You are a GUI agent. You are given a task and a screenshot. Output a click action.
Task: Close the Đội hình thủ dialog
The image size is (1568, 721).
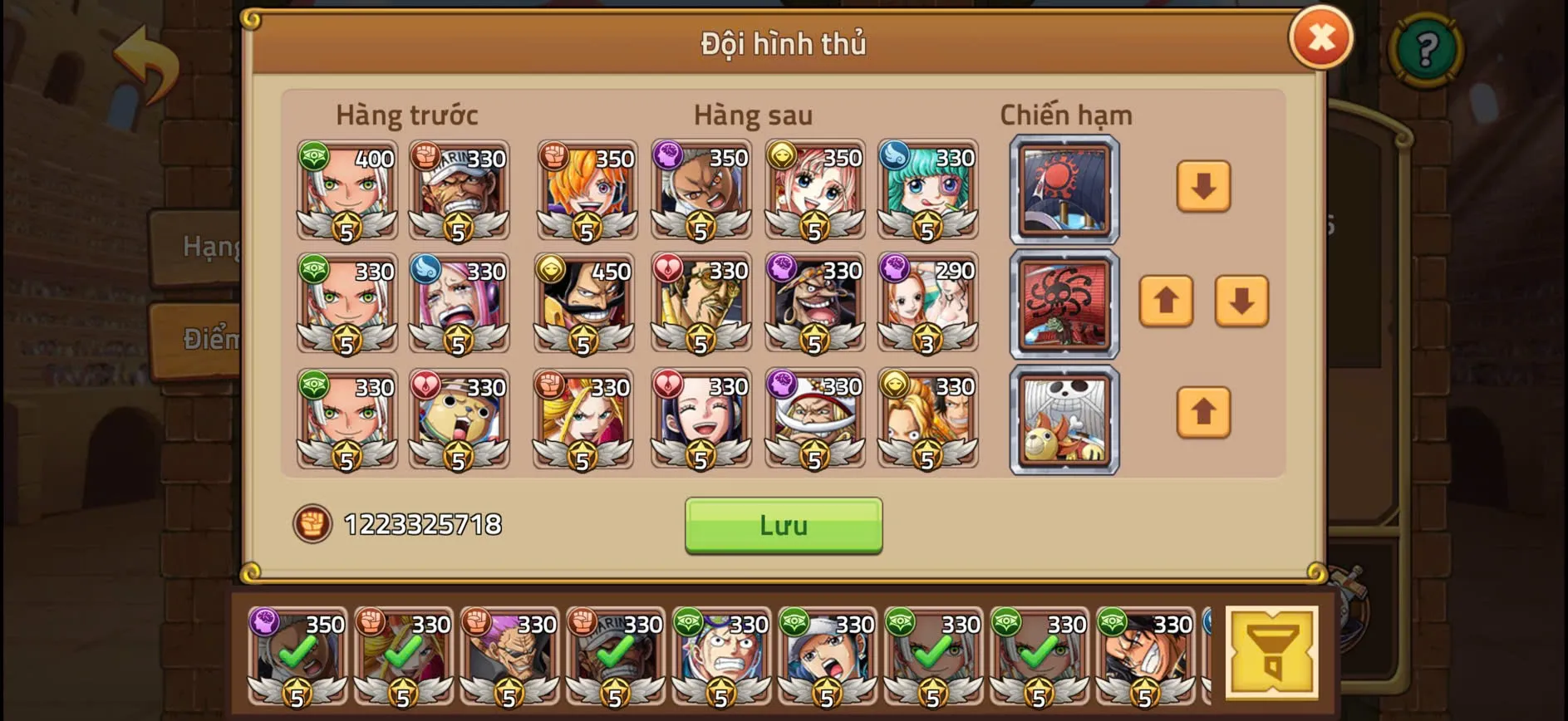(1321, 37)
